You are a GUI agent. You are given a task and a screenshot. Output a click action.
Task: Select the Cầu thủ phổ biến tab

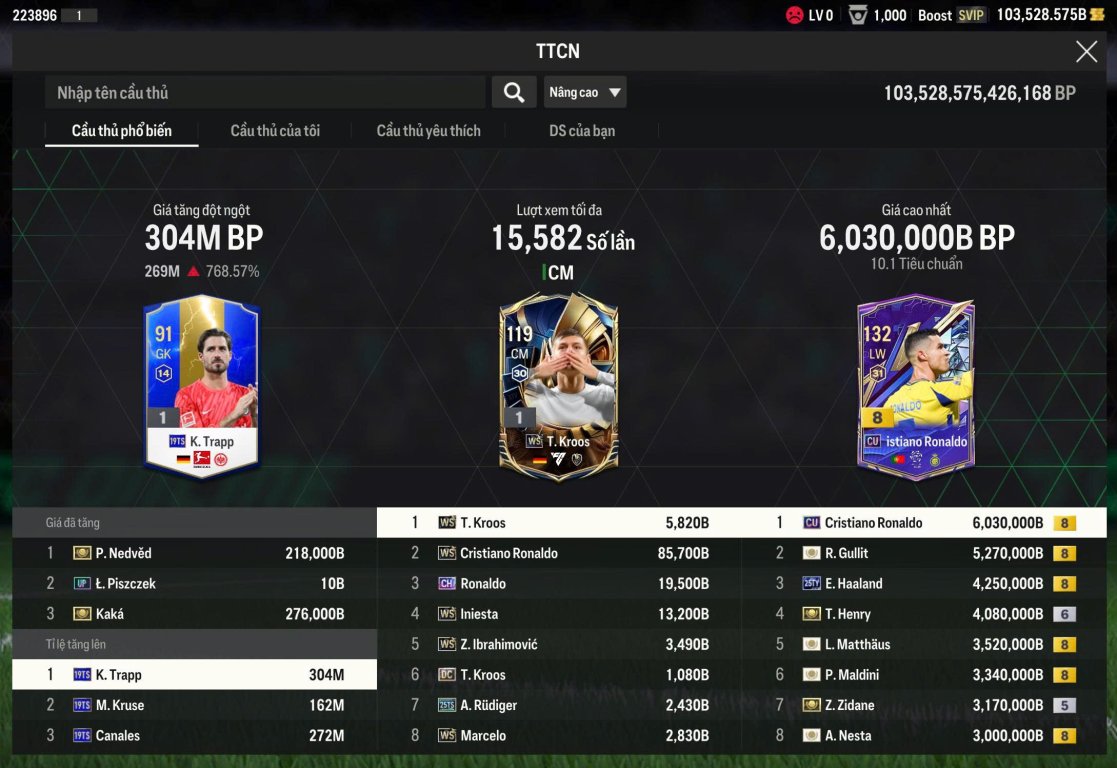(x=122, y=131)
